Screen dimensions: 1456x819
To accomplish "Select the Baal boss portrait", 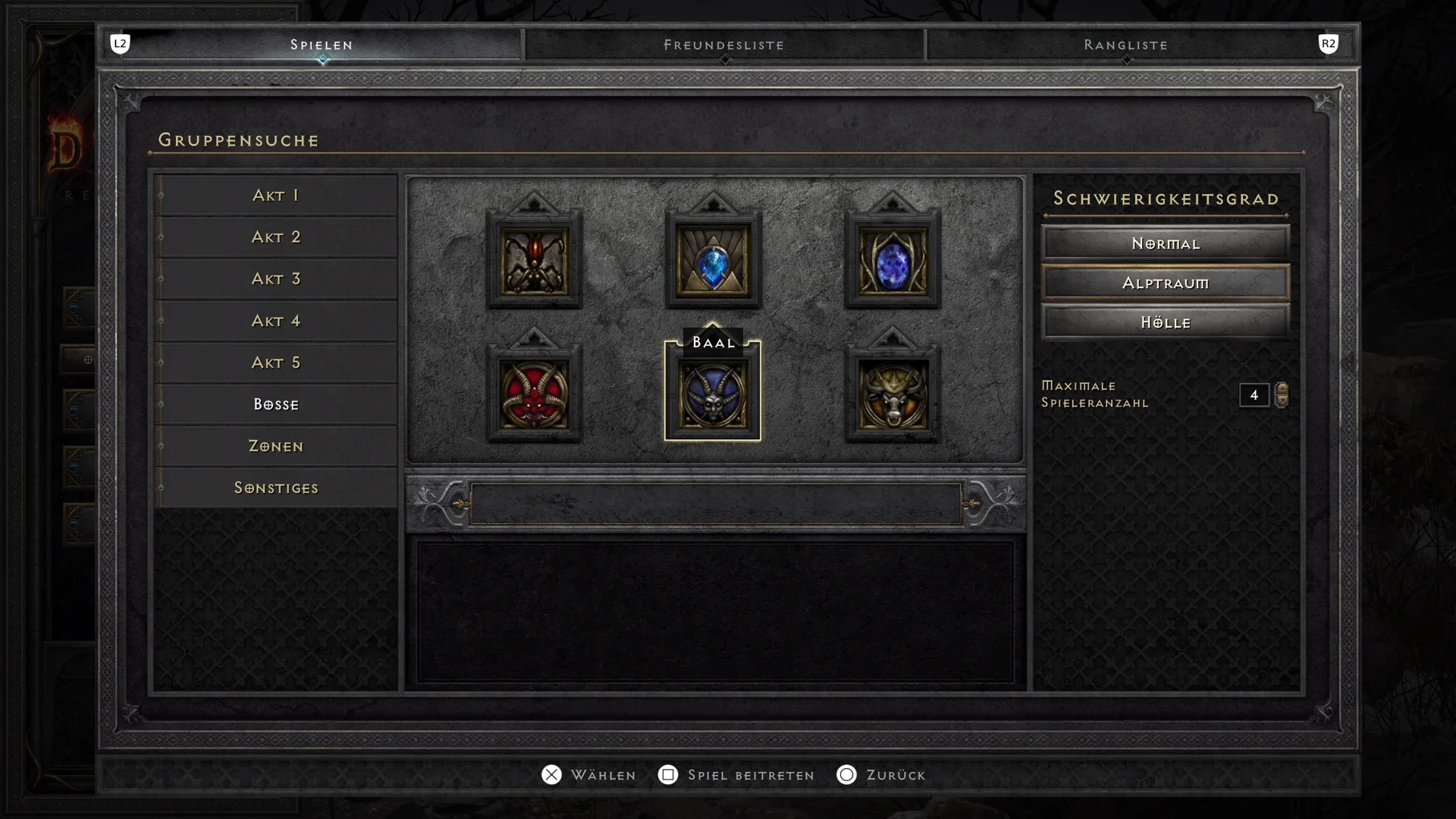I will (713, 394).
